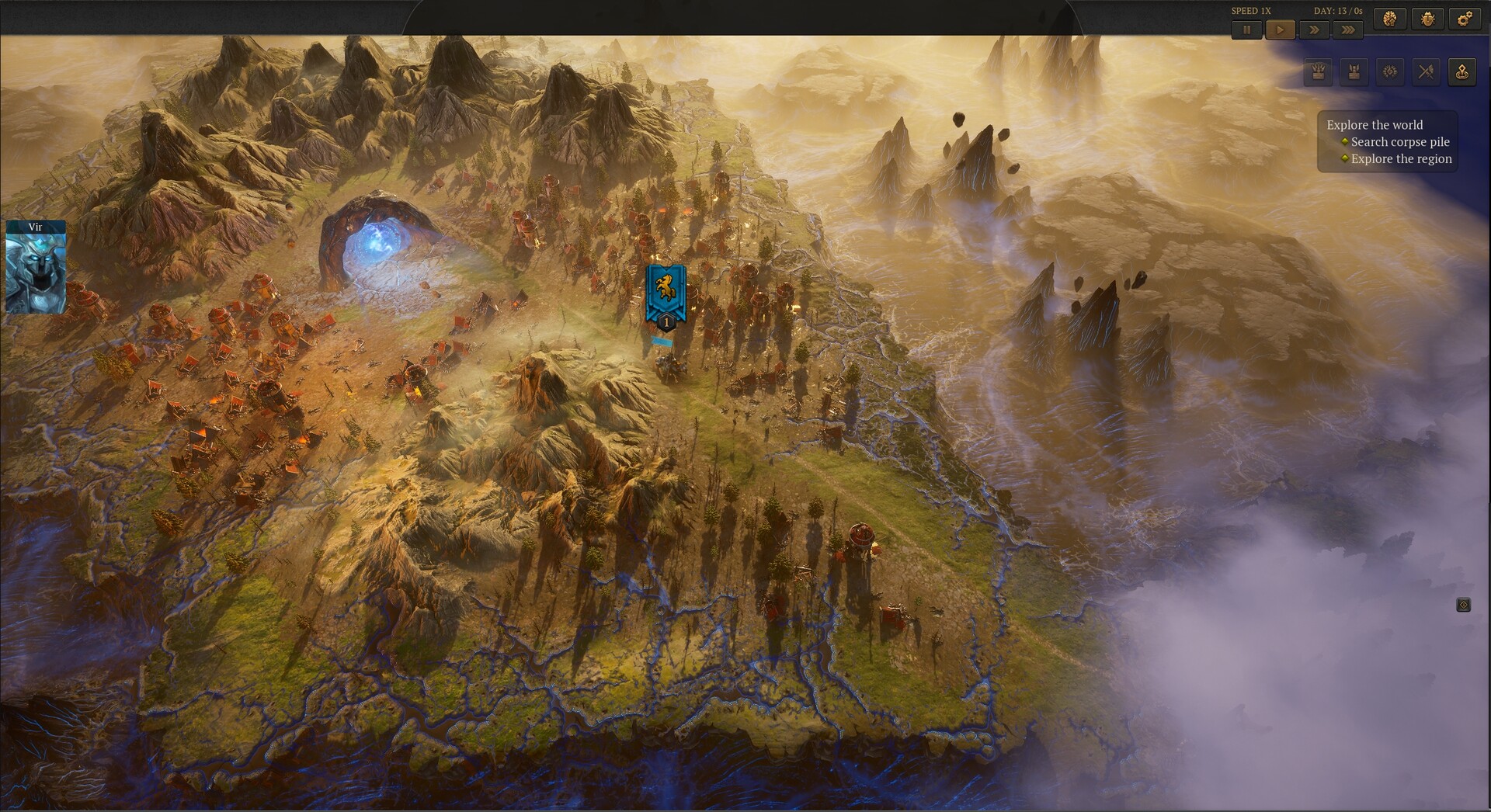Viewport: 1491px width, 812px height.
Task: Open the Explore the world quest header
Action: (x=1375, y=124)
